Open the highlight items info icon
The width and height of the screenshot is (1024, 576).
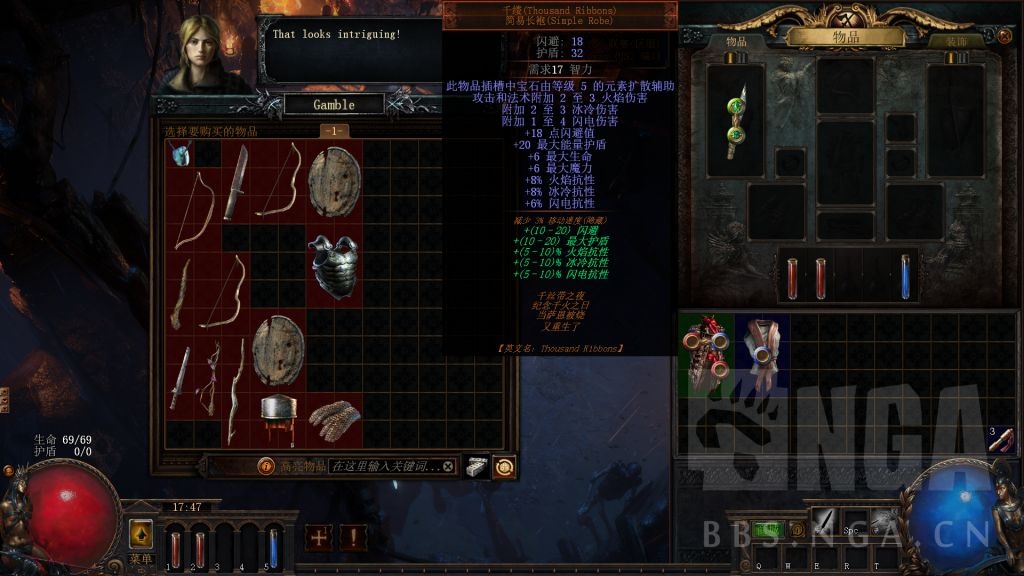click(266, 466)
